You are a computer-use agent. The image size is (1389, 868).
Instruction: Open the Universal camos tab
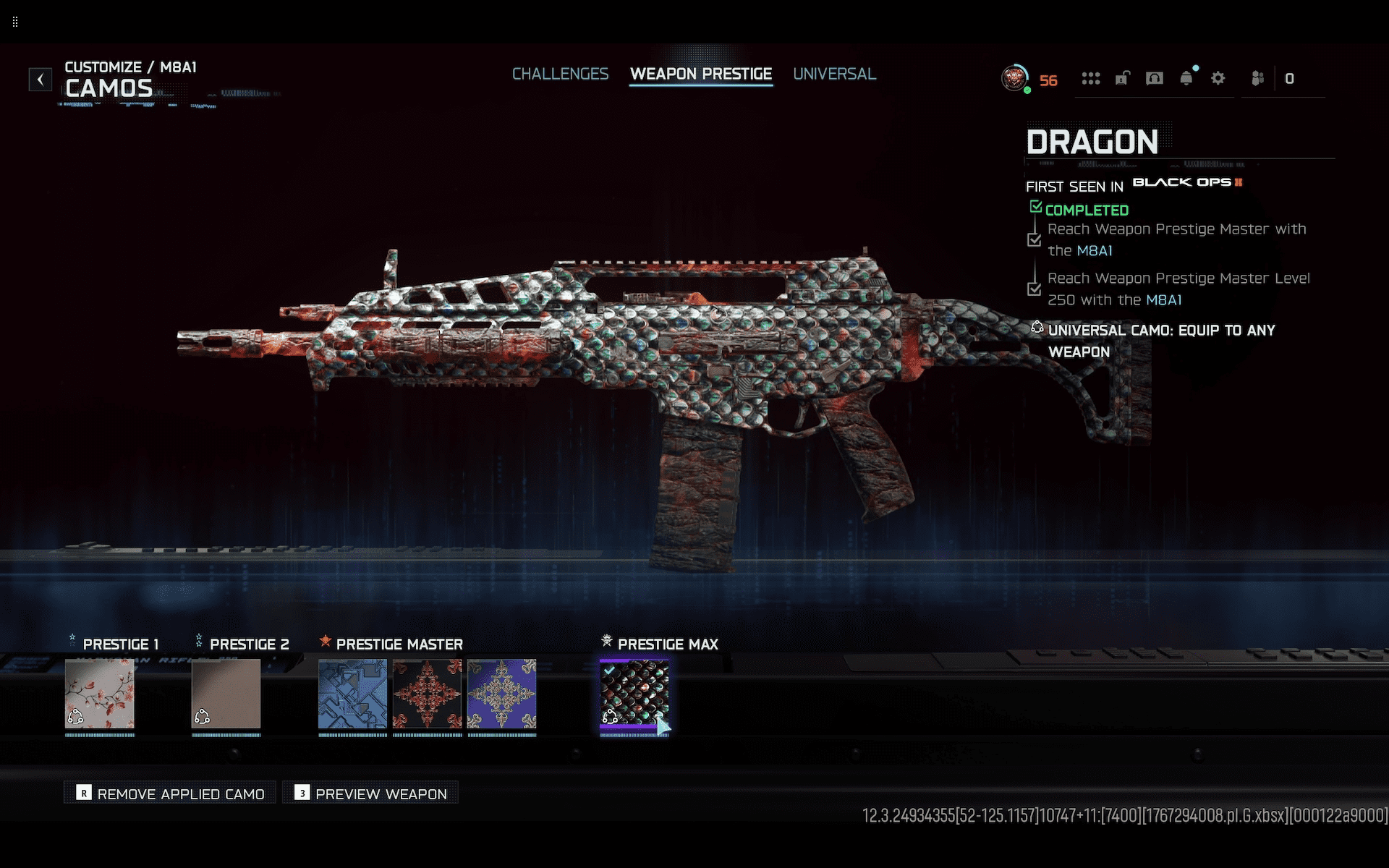tap(834, 74)
